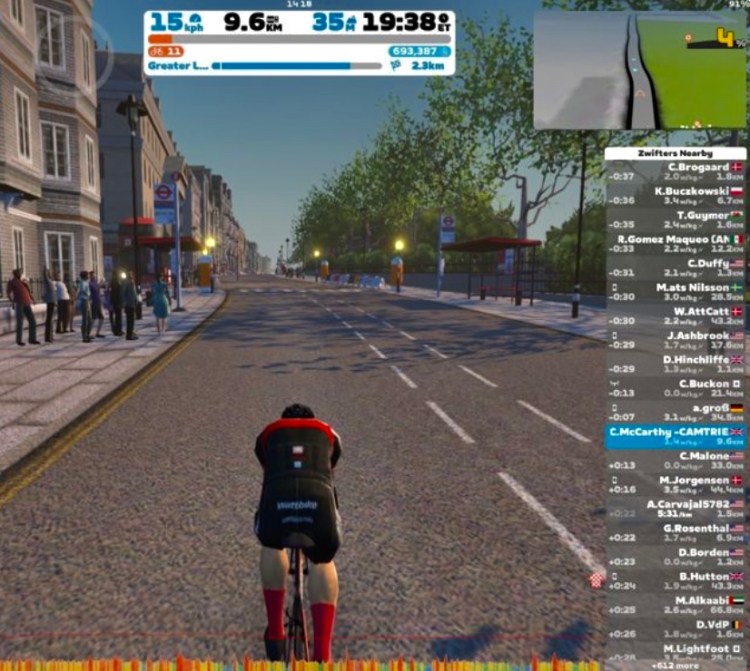Select rider K.Buczkowski from nearby list
Screen dimensions: 750x671
(x=676, y=195)
